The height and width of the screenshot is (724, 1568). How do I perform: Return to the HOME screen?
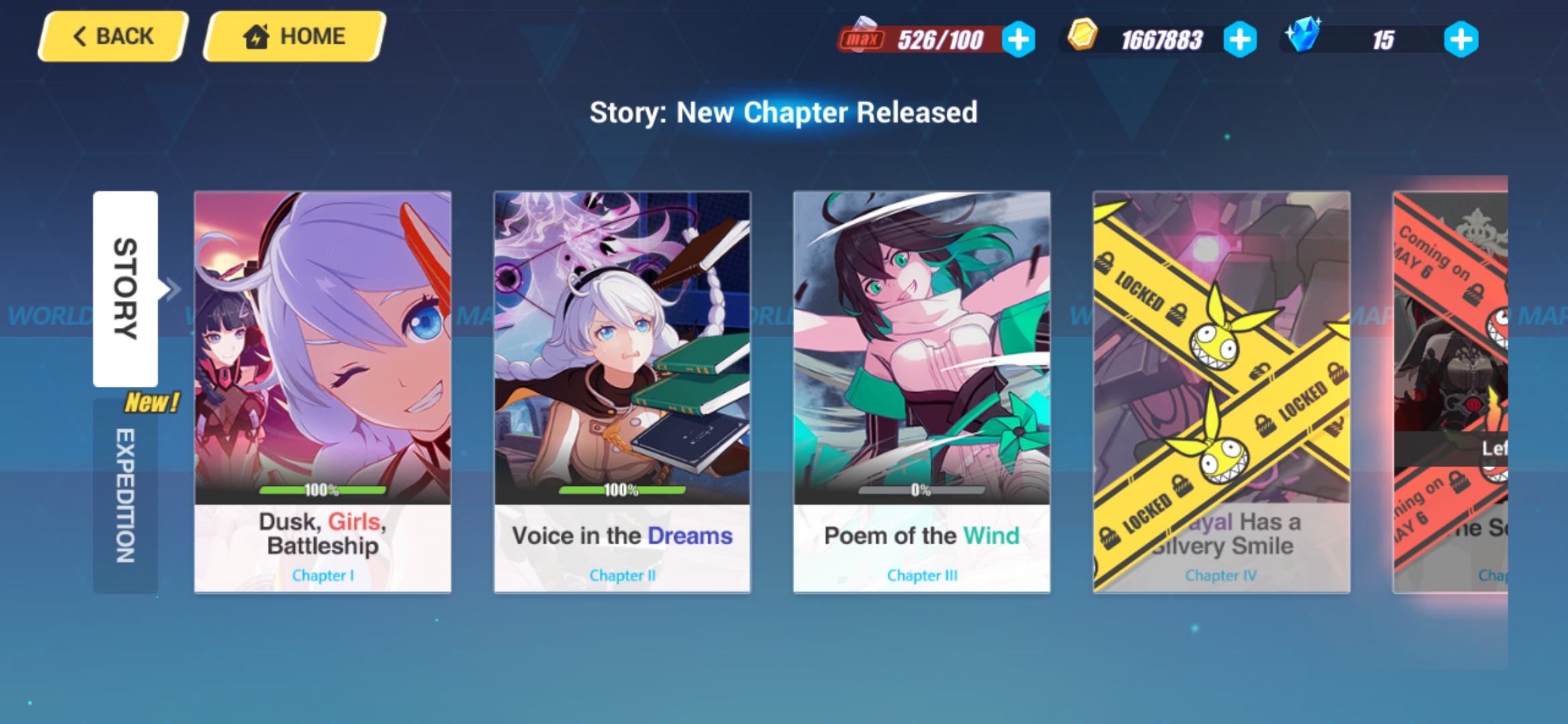coord(294,36)
